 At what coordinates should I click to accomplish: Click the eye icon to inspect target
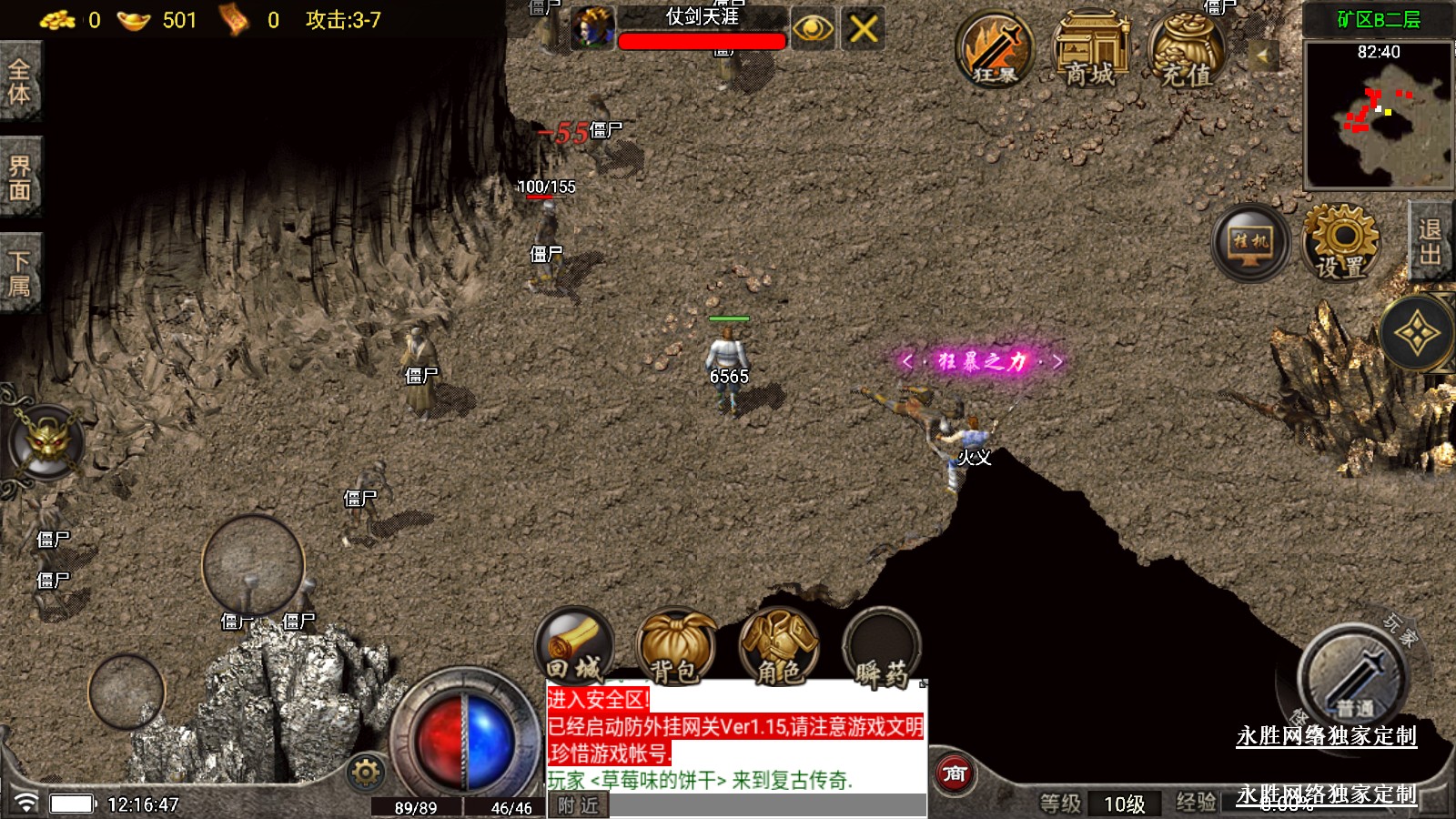pyautogui.click(x=813, y=29)
